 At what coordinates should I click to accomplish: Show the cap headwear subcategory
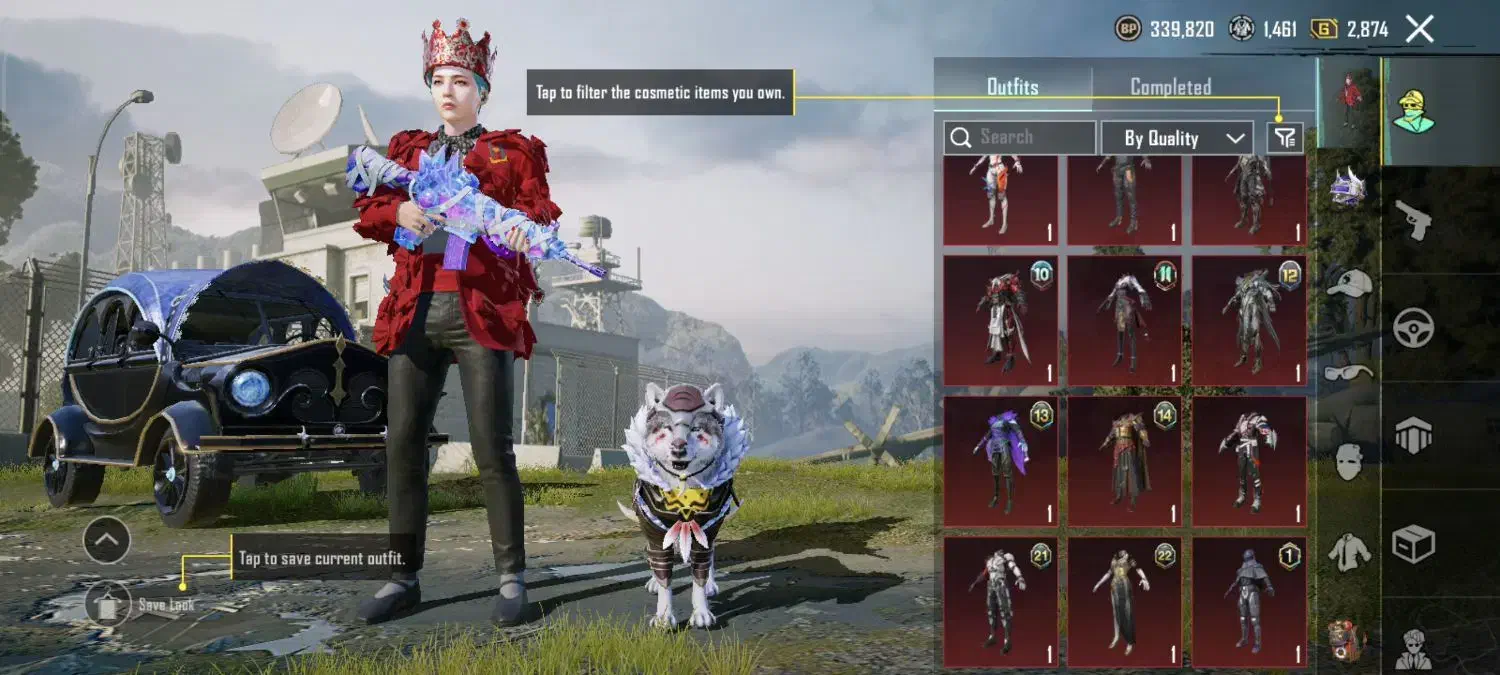[1348, 283]
